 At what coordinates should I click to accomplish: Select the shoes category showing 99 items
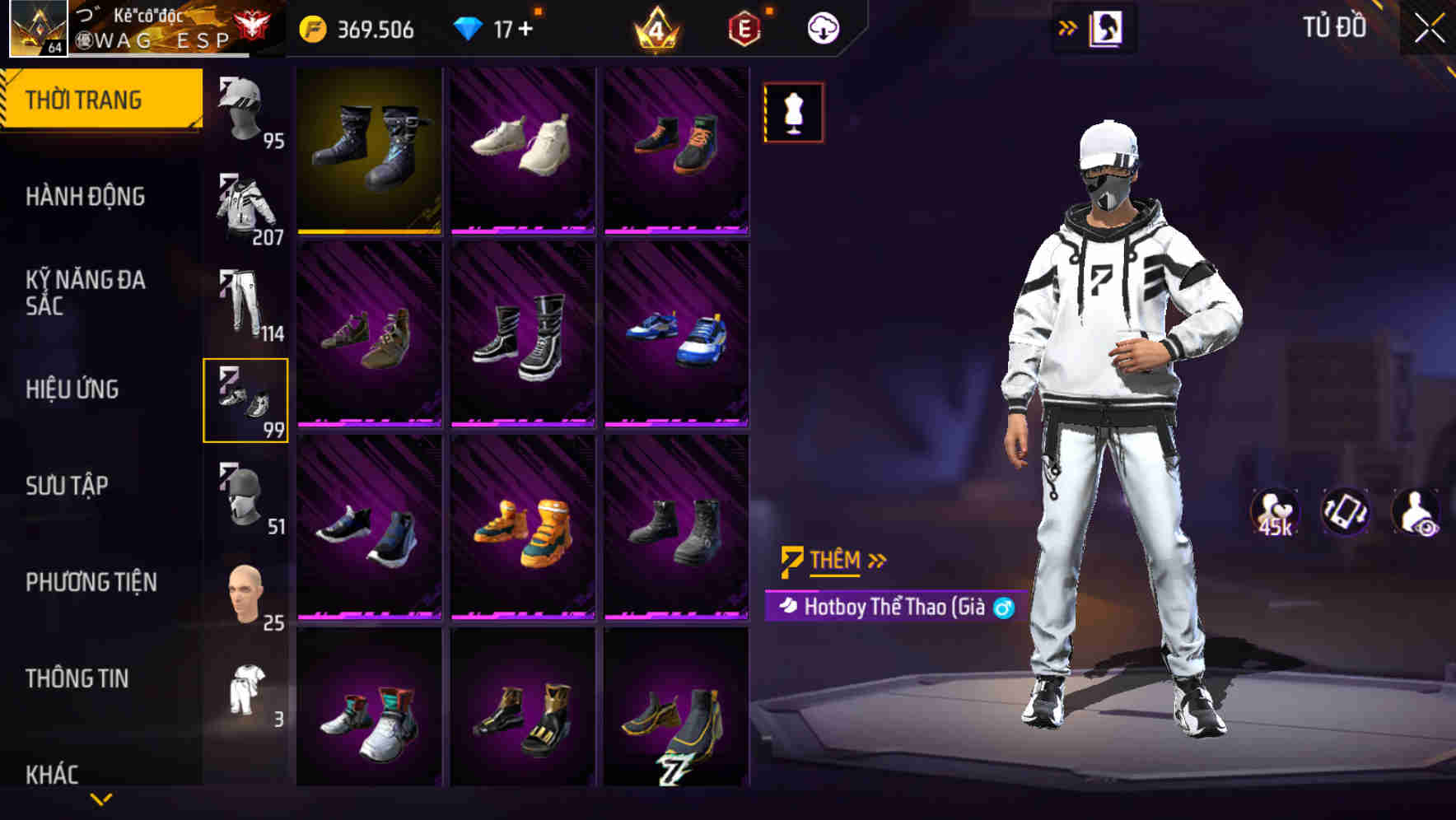click(245, 401)
